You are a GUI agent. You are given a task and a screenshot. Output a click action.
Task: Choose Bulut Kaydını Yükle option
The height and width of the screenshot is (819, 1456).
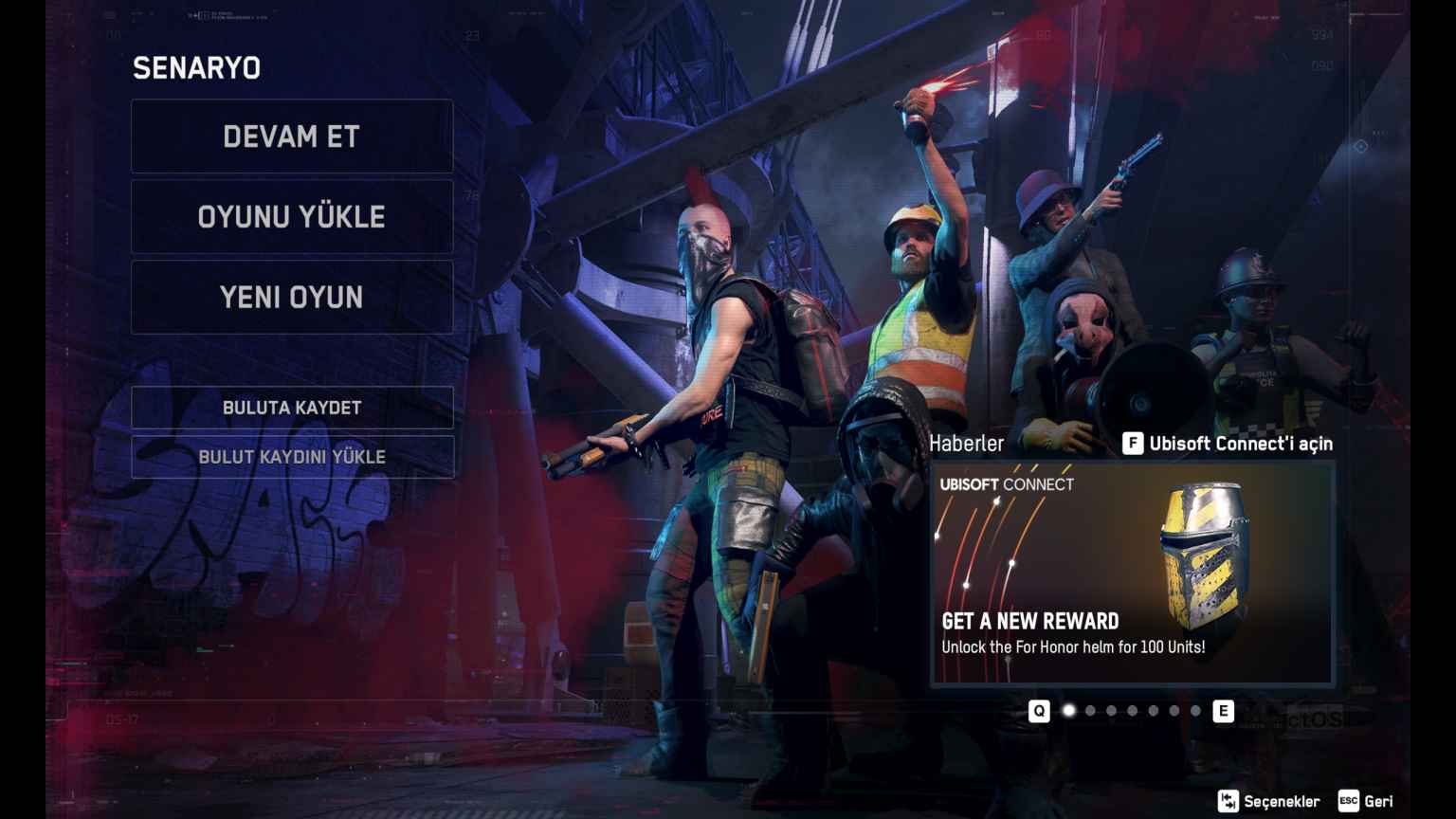292,457
